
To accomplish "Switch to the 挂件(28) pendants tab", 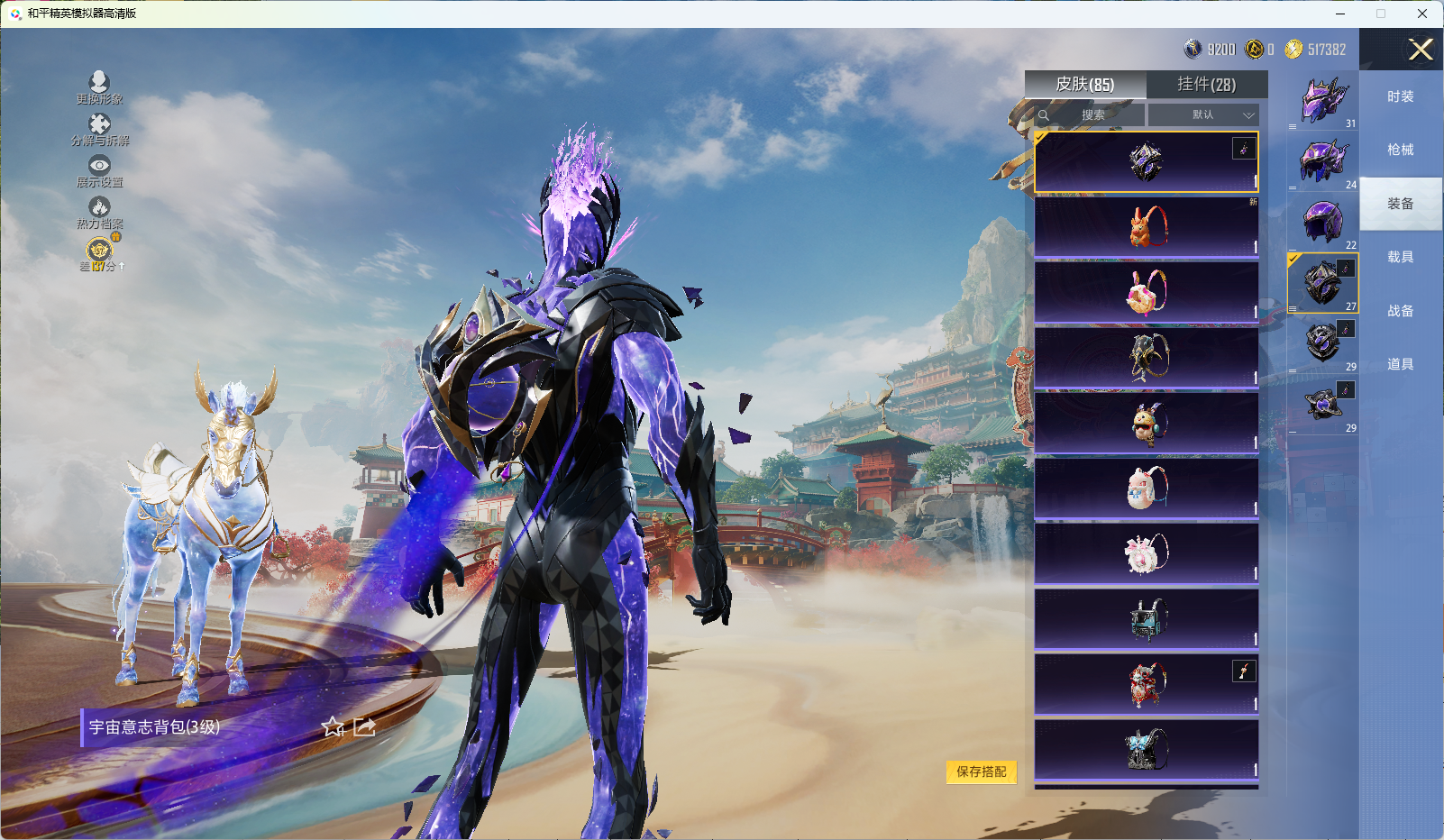I will pos(1206,85).
